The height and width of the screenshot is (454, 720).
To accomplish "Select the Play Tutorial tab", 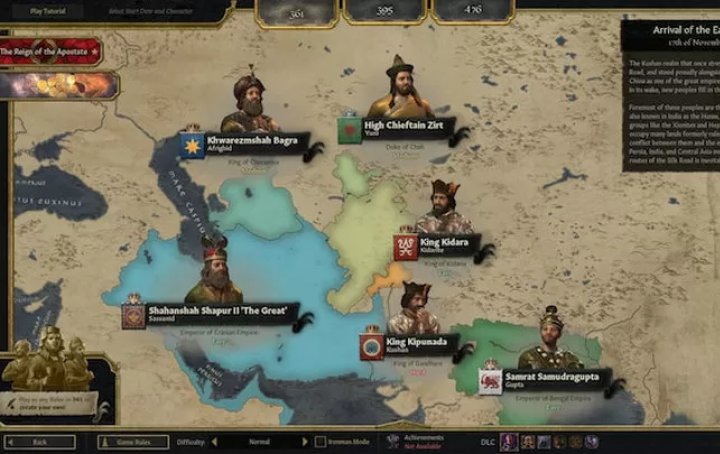I will [49, 10].
